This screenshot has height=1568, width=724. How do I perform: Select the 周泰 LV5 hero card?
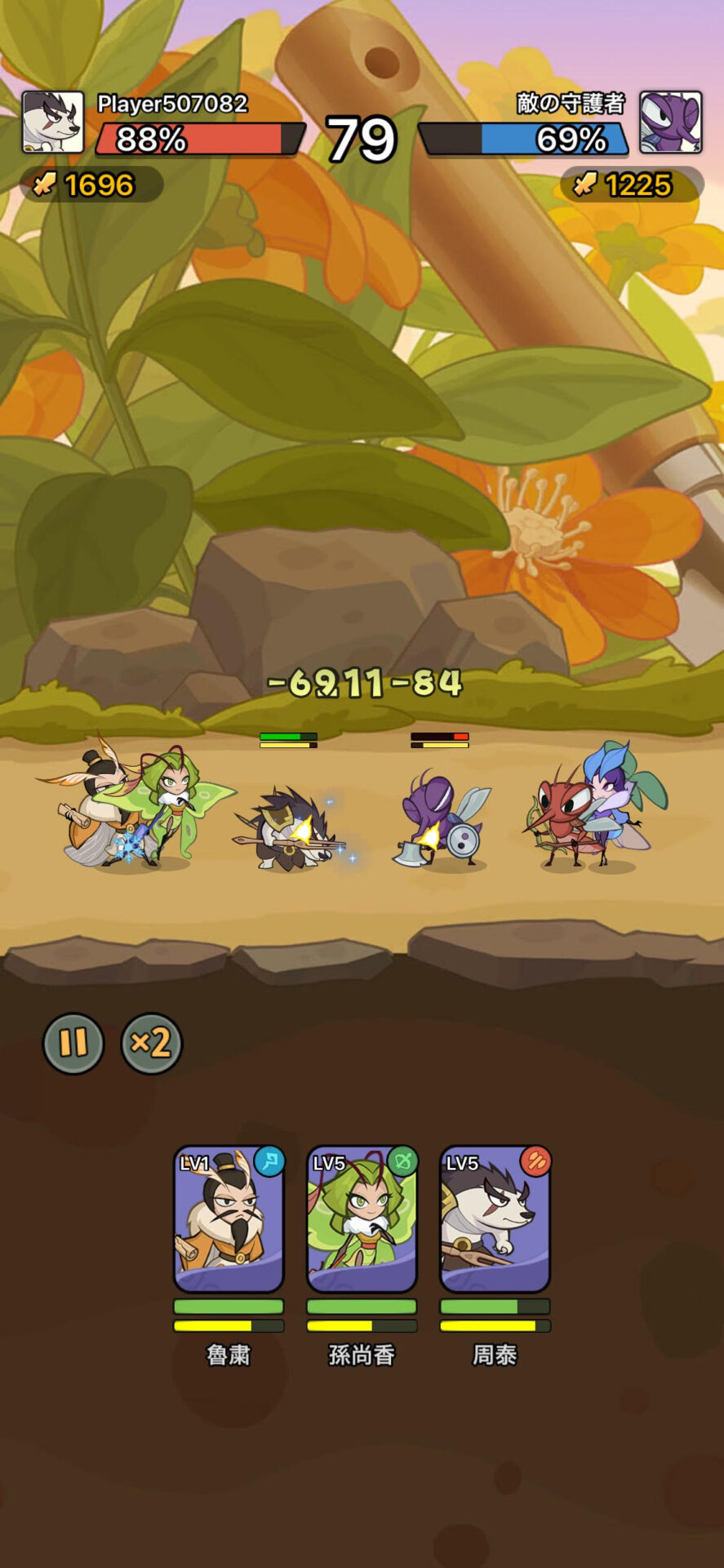pos(495,1218)
